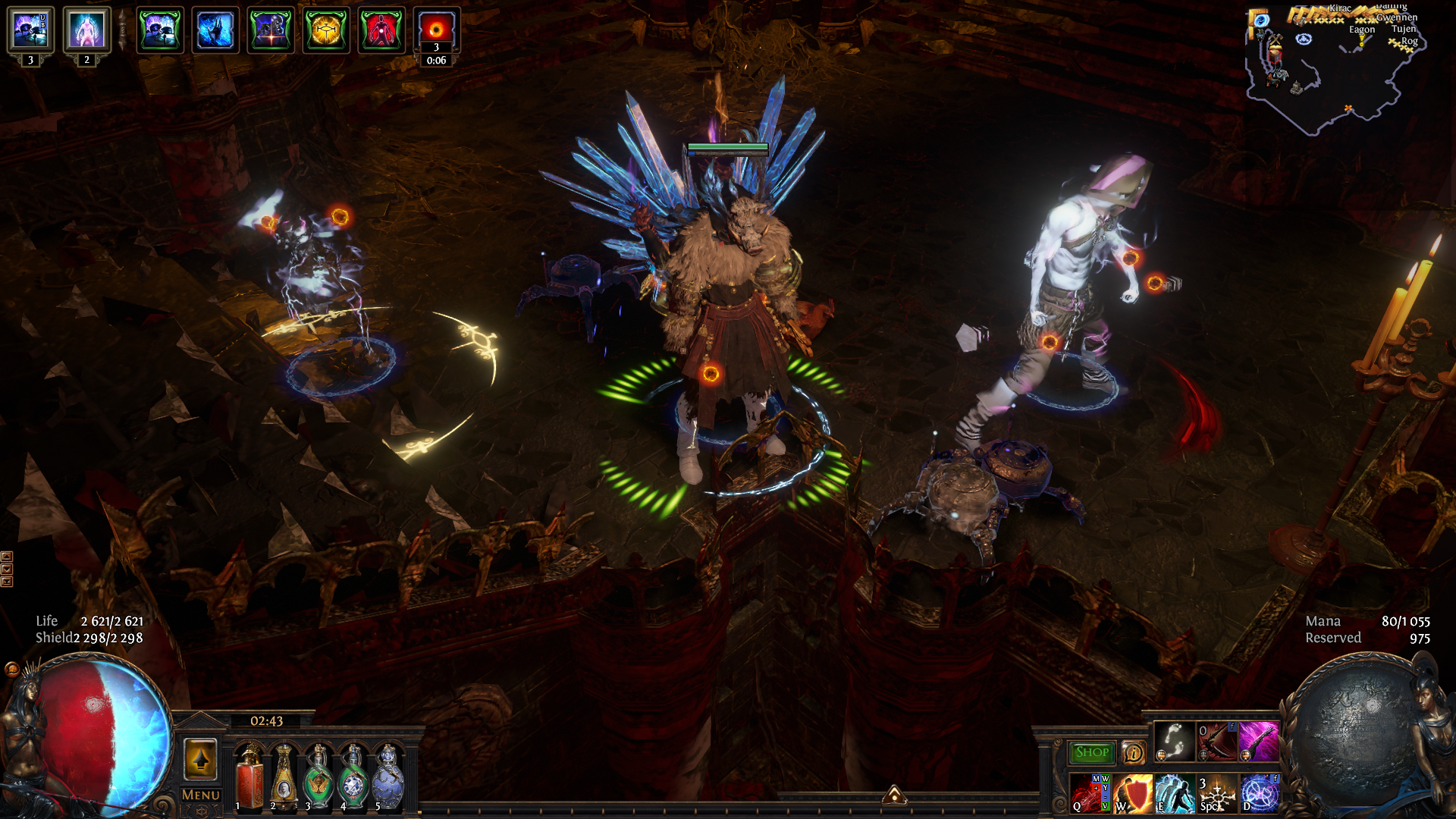The height and width of the screenshot is (819, 1456).
Task: Click the golden cross aura buff icon
Action: (x=326, y=30)
